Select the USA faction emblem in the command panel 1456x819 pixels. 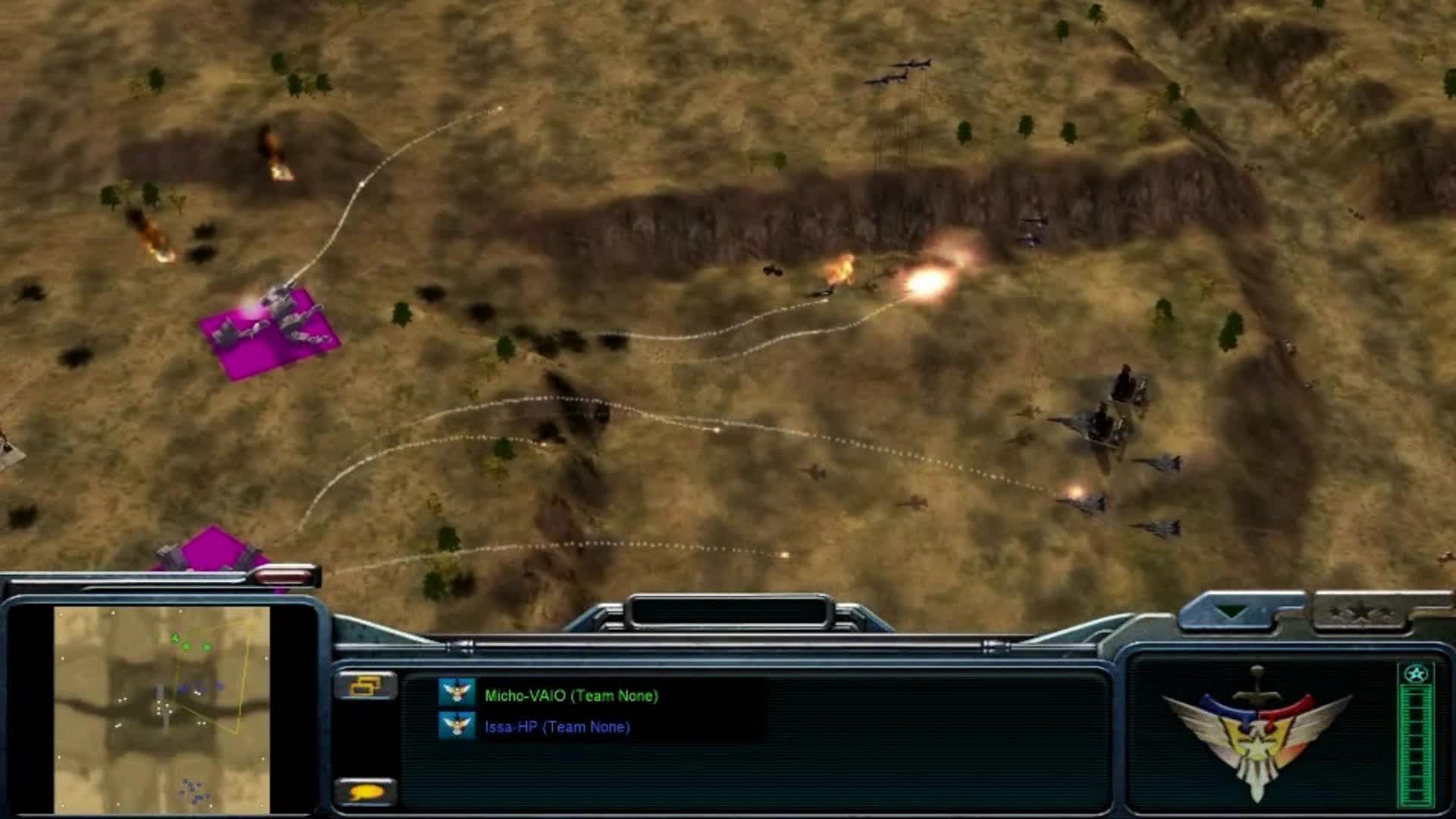[x=1259, y=739]
